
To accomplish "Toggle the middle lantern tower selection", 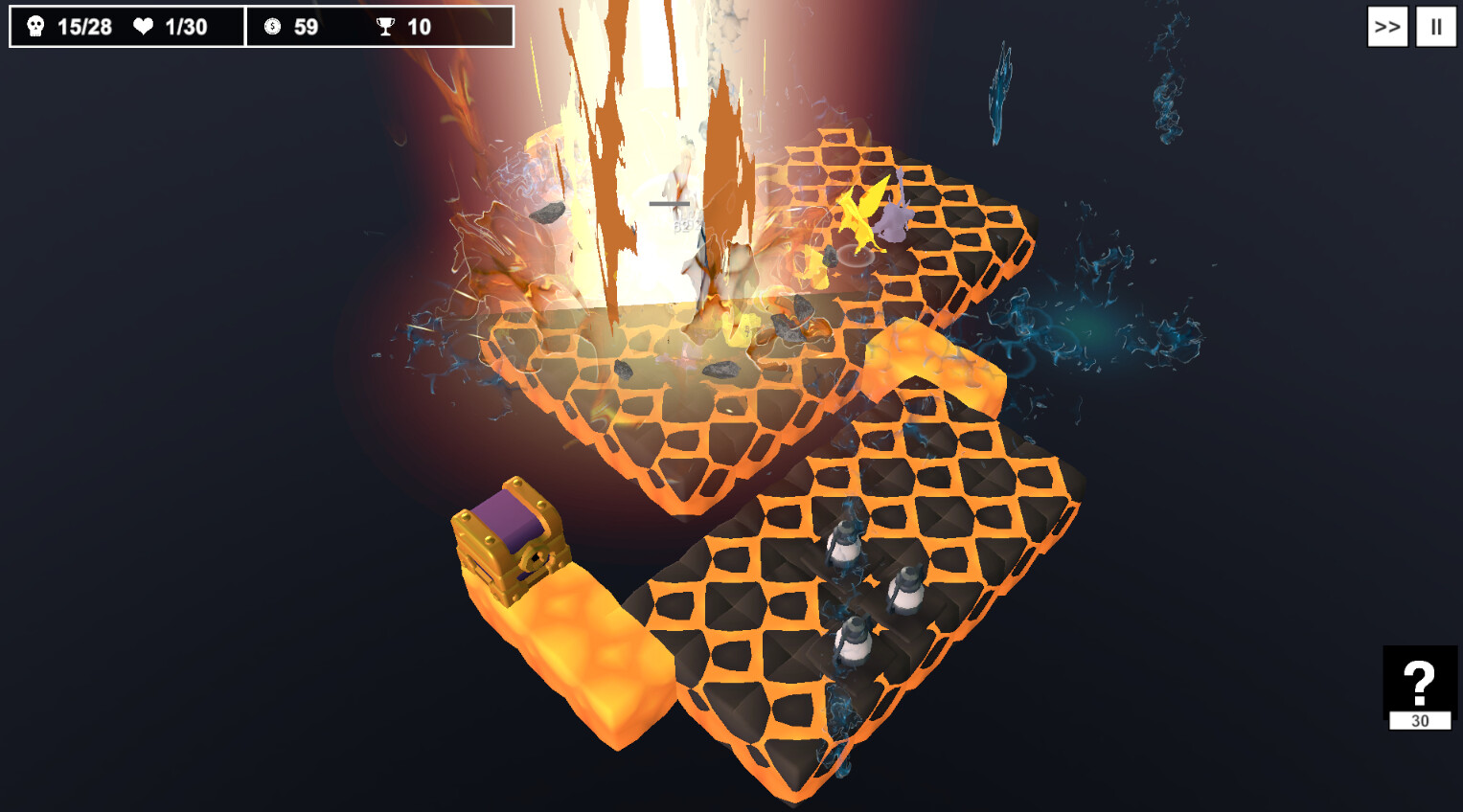I will tap(905, 589).
